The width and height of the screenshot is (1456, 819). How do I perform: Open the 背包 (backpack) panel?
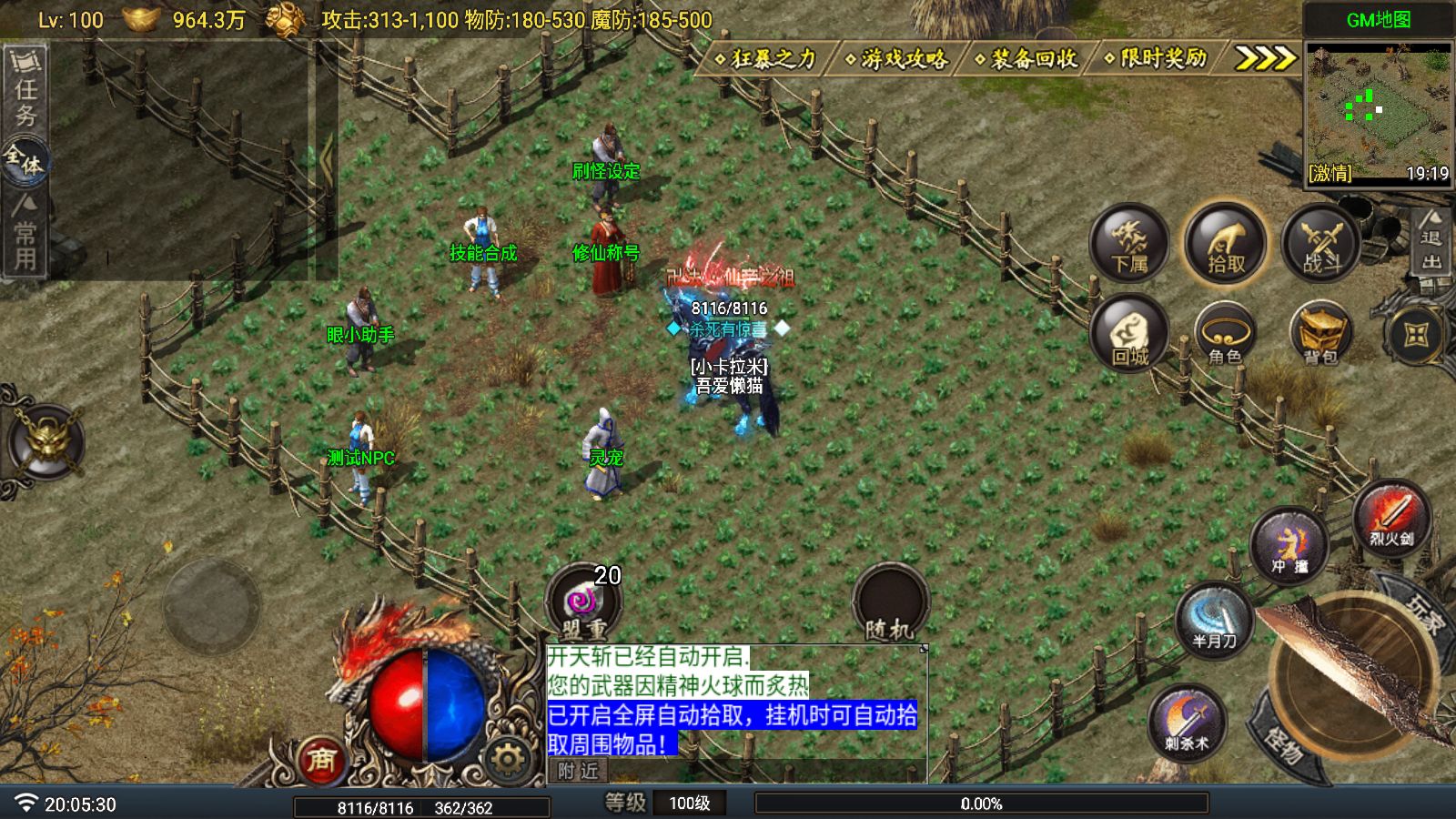pos(1319,334)
